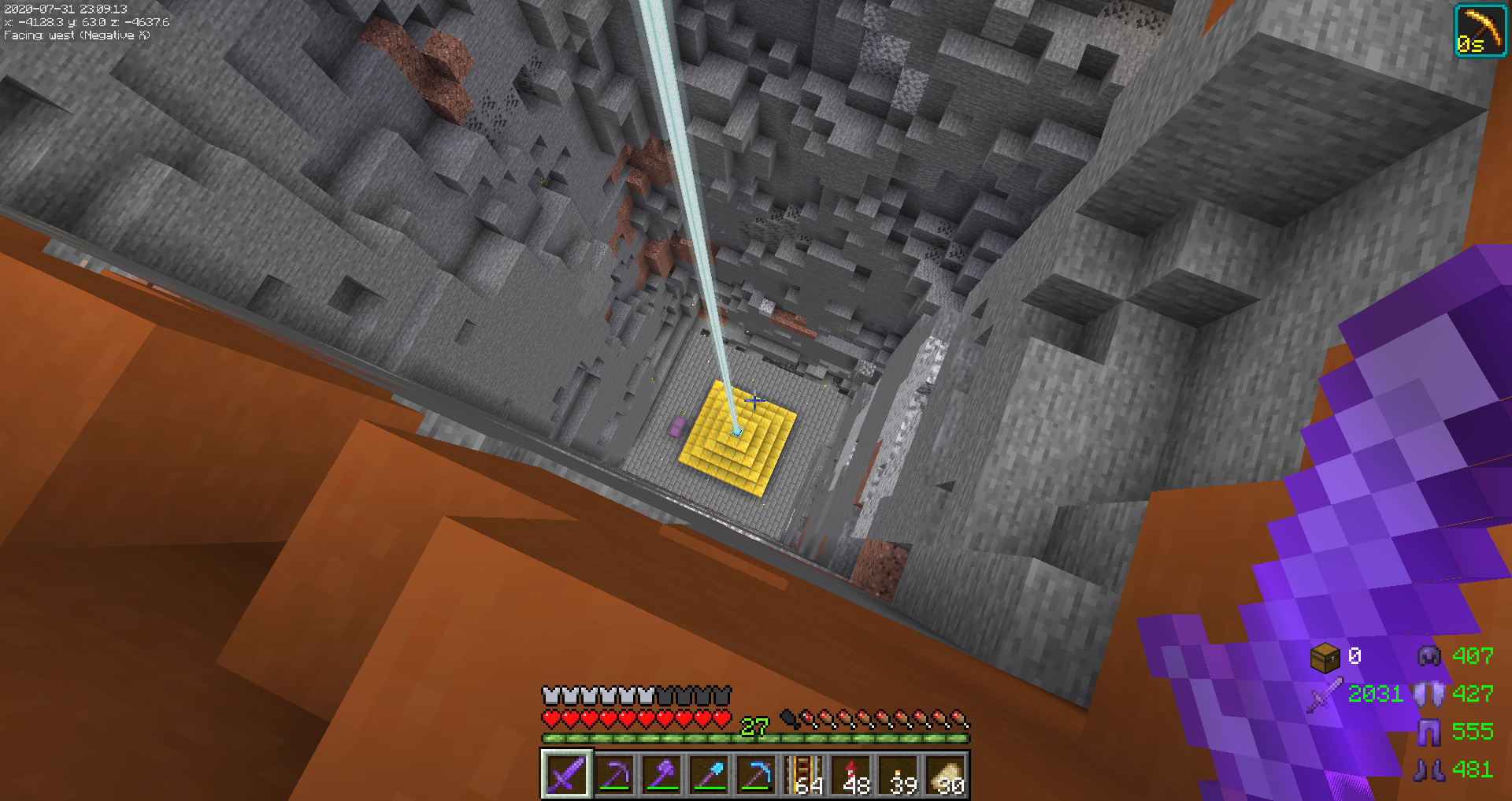The image size is (1512, 801).
Task: Pick the powered rail stack of 64
Action: tap(804, 774)
